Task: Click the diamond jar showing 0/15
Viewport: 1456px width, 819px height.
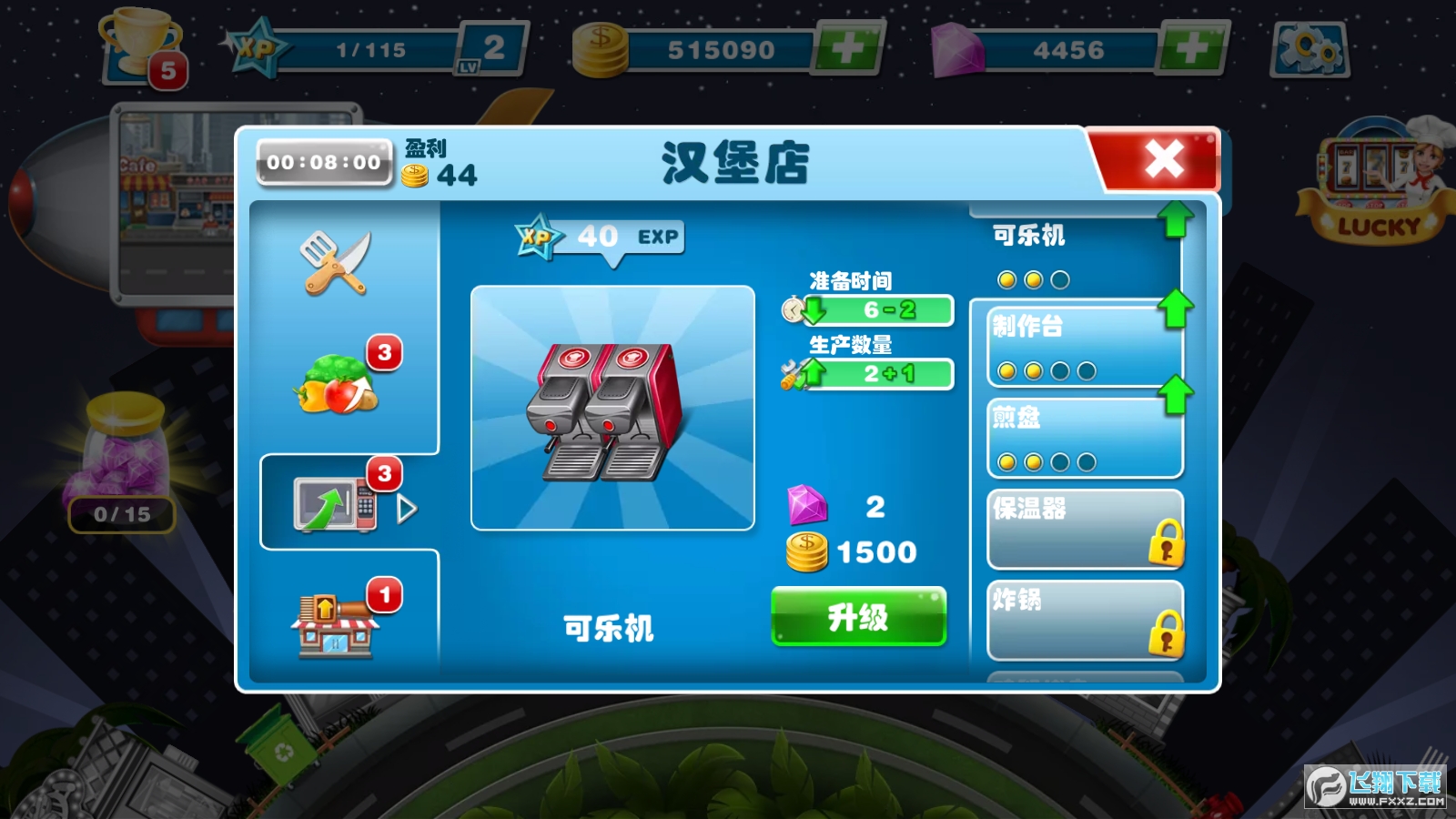Action: 125,464
